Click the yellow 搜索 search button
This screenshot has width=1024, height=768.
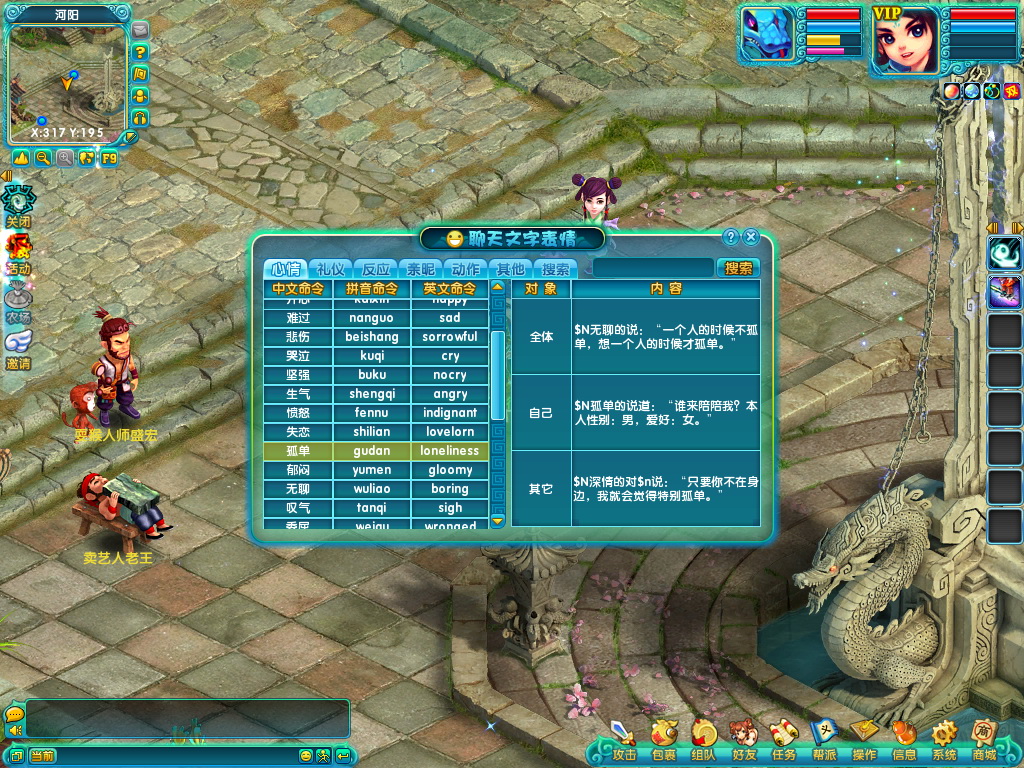(739, 268)
